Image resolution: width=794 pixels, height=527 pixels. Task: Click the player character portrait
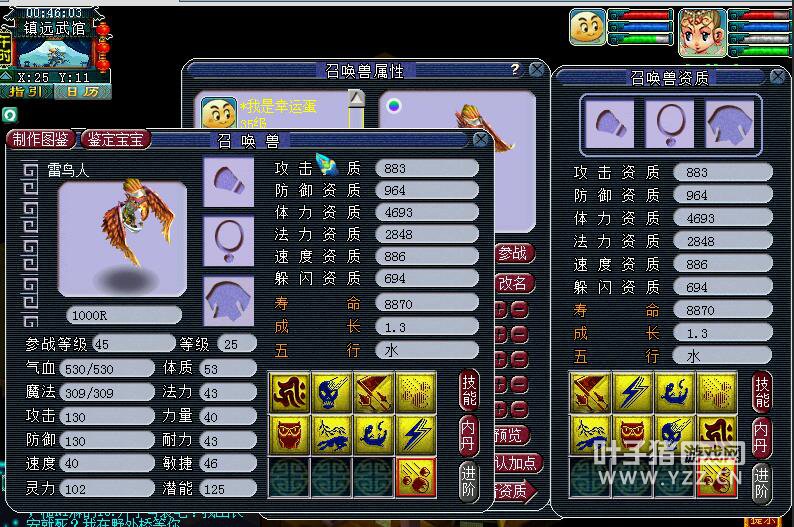click(x=702, y=32)
